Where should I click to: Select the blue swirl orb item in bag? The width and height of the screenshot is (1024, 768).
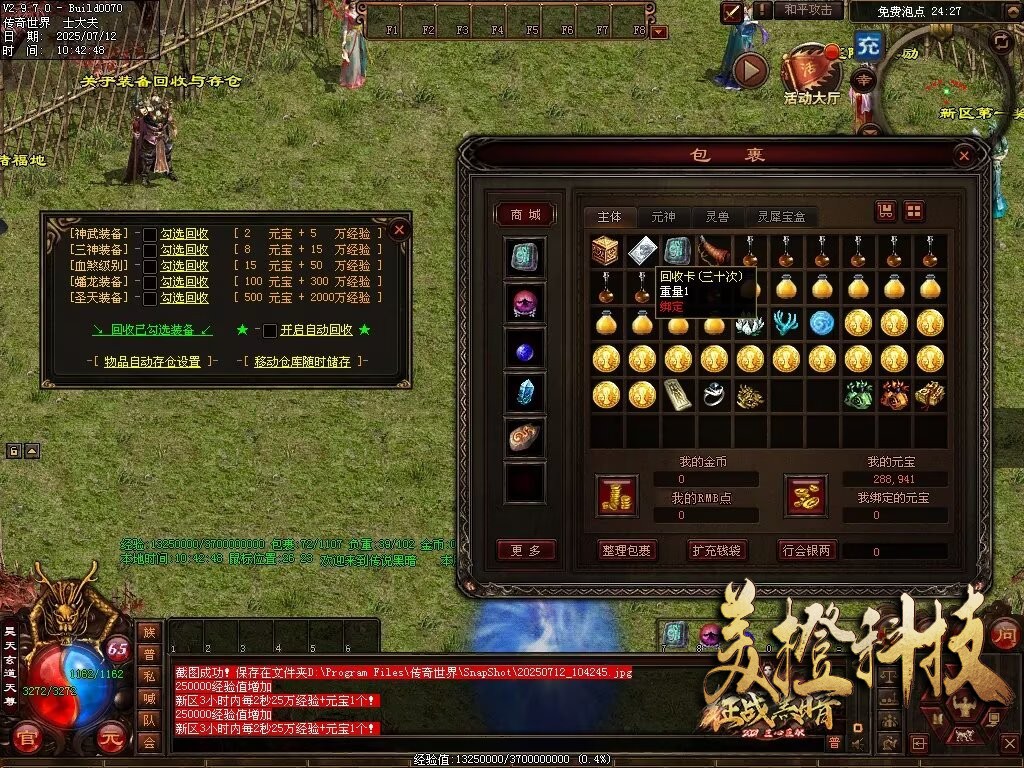click(x=821, y=323)
